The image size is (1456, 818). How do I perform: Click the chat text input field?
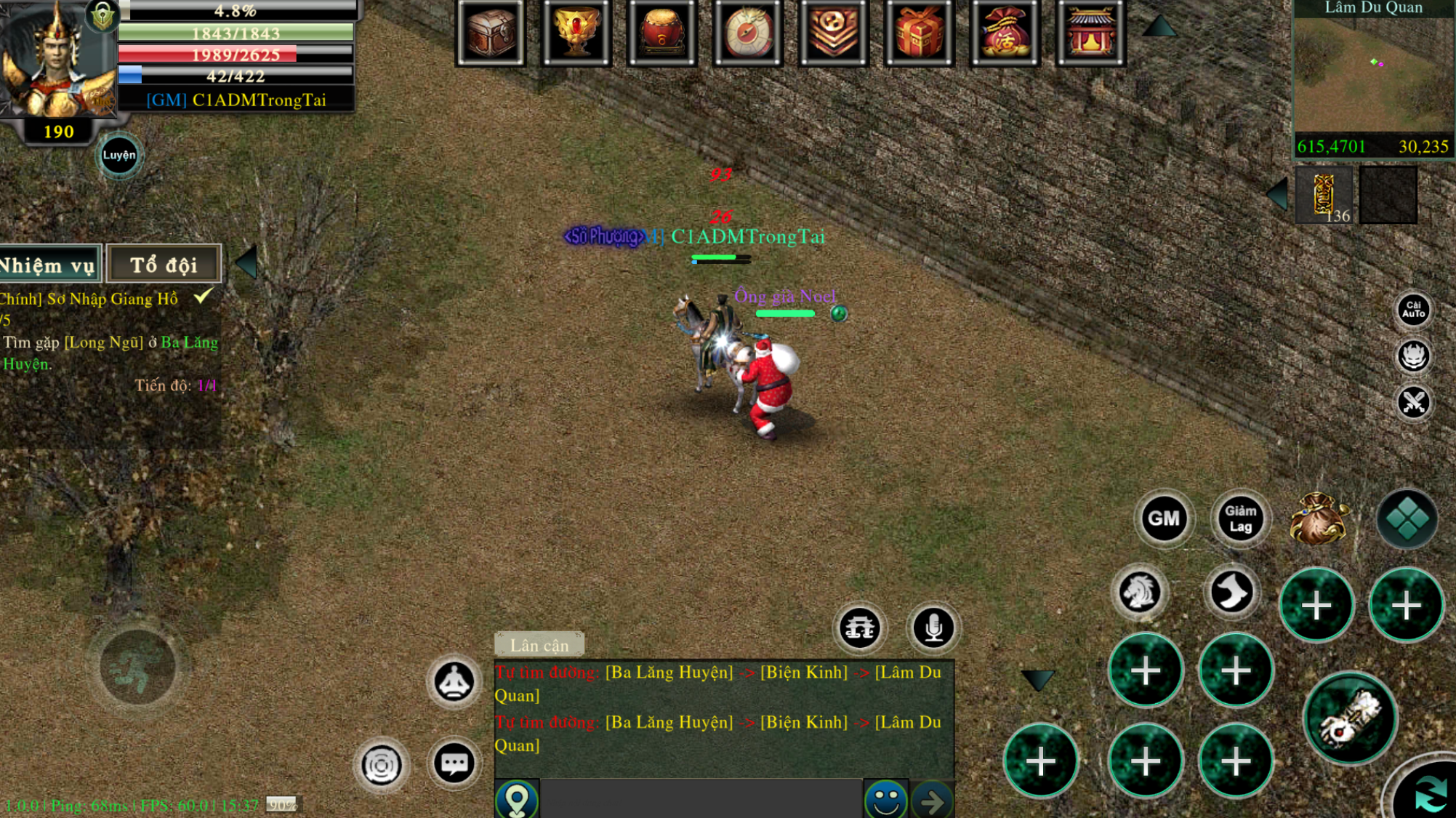click(701, 800)
